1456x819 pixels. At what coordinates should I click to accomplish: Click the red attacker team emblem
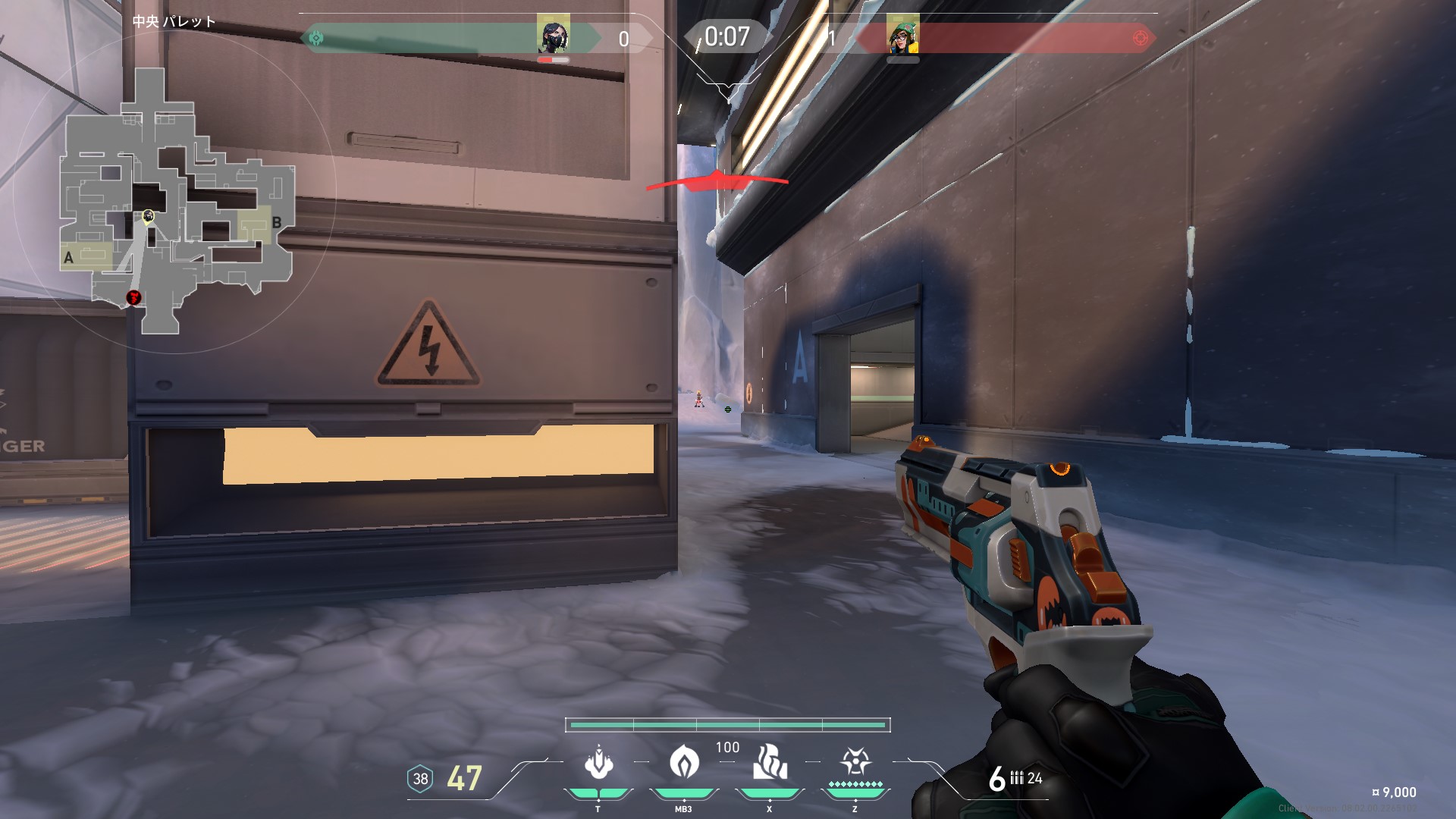[1139, 38]
